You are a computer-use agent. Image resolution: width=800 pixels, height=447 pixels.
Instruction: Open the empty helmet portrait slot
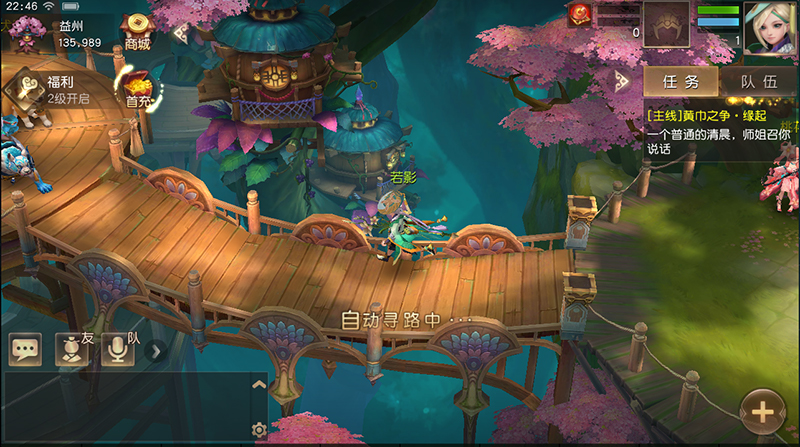point(666,24)
